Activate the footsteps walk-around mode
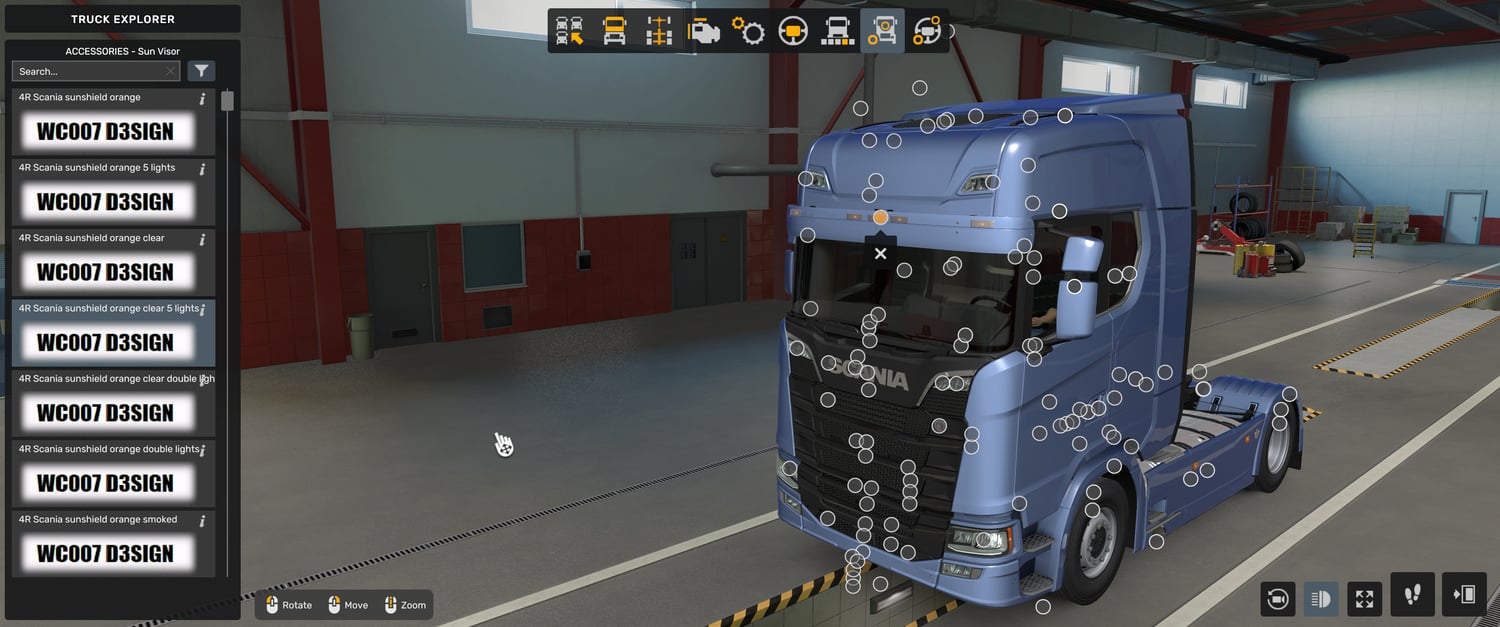Viewport: 1500px width, 627px height. pos(1412,595)
